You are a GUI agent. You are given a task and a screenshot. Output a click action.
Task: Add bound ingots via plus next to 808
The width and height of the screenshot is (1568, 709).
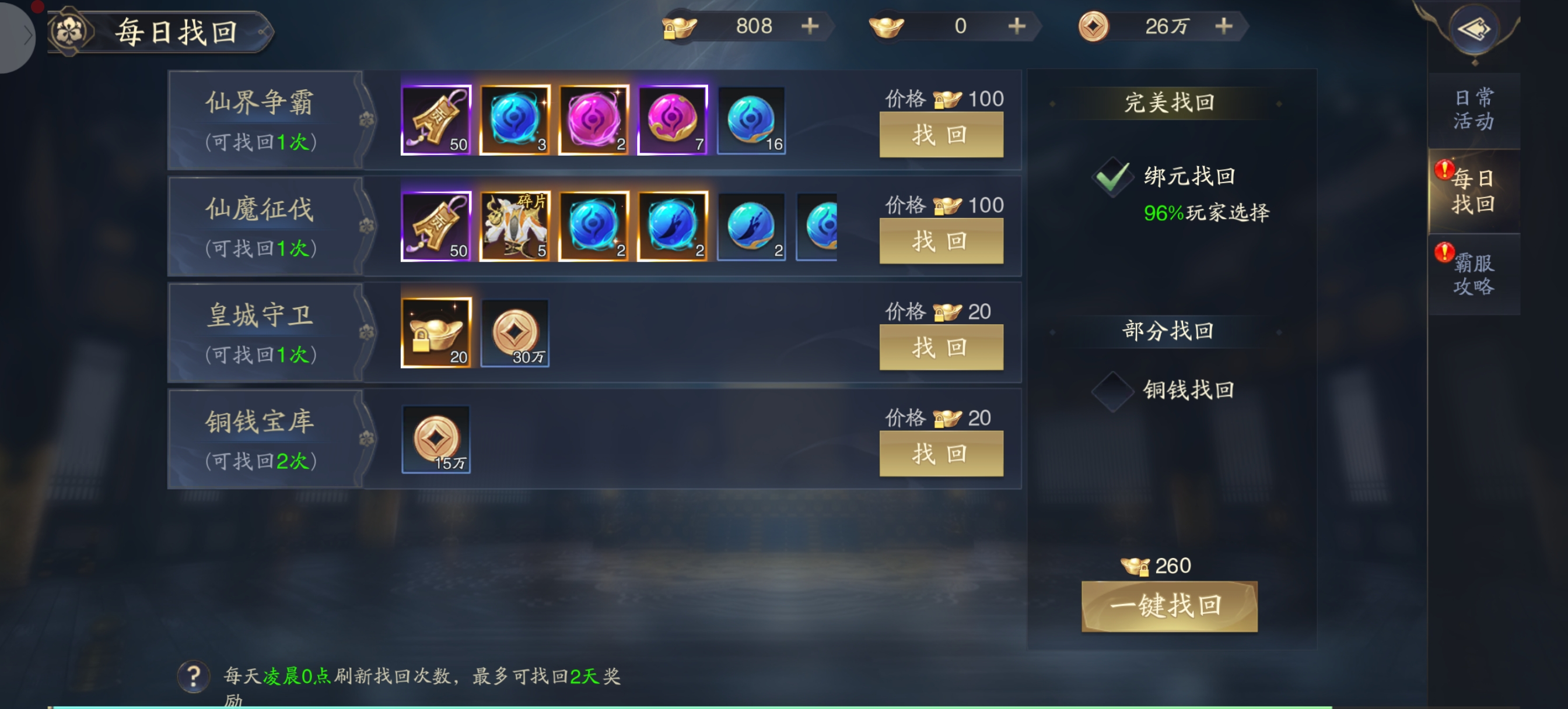pyautogui.click(x=810, y=26)
